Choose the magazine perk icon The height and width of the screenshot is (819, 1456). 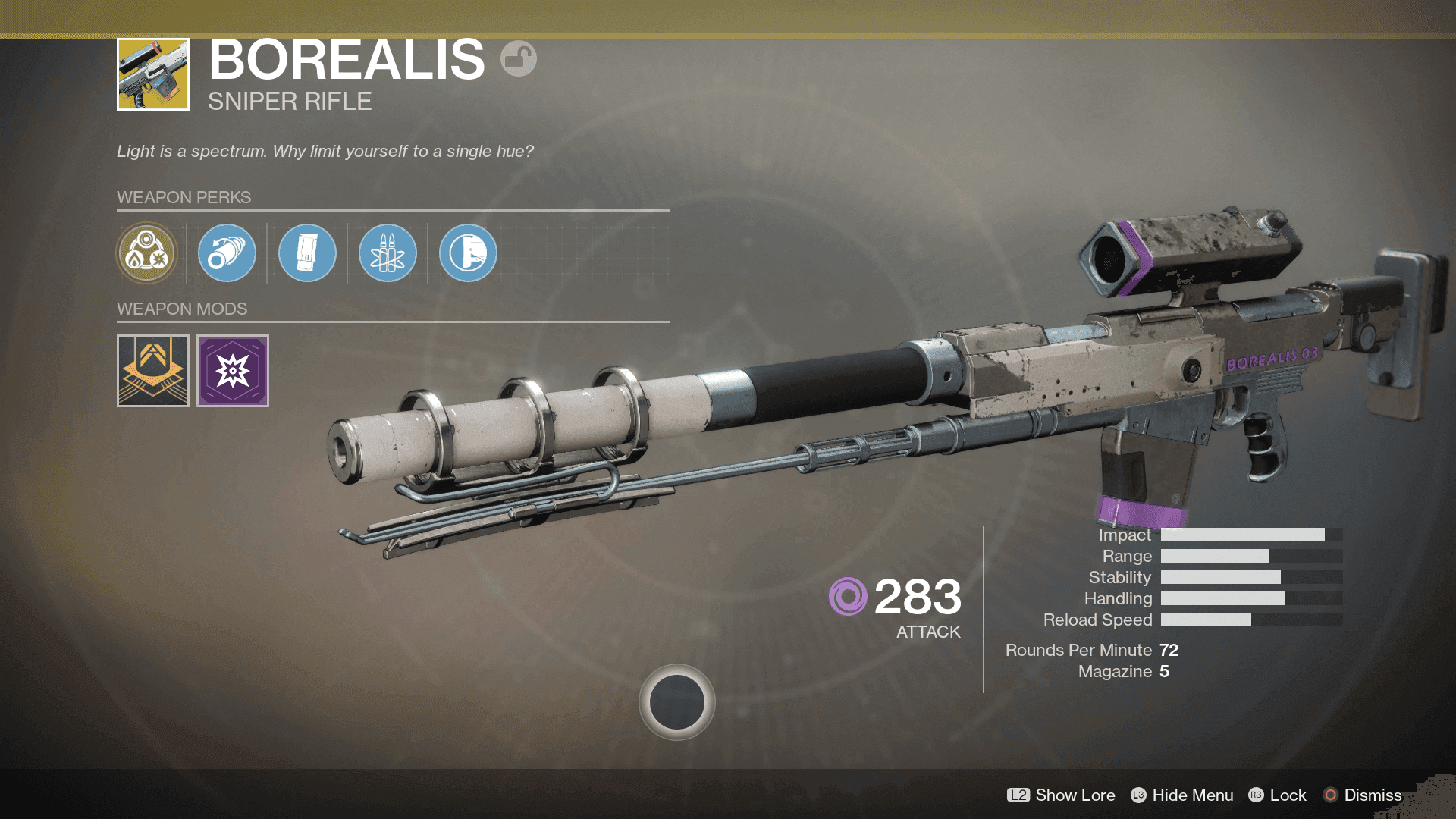point(307,253)
